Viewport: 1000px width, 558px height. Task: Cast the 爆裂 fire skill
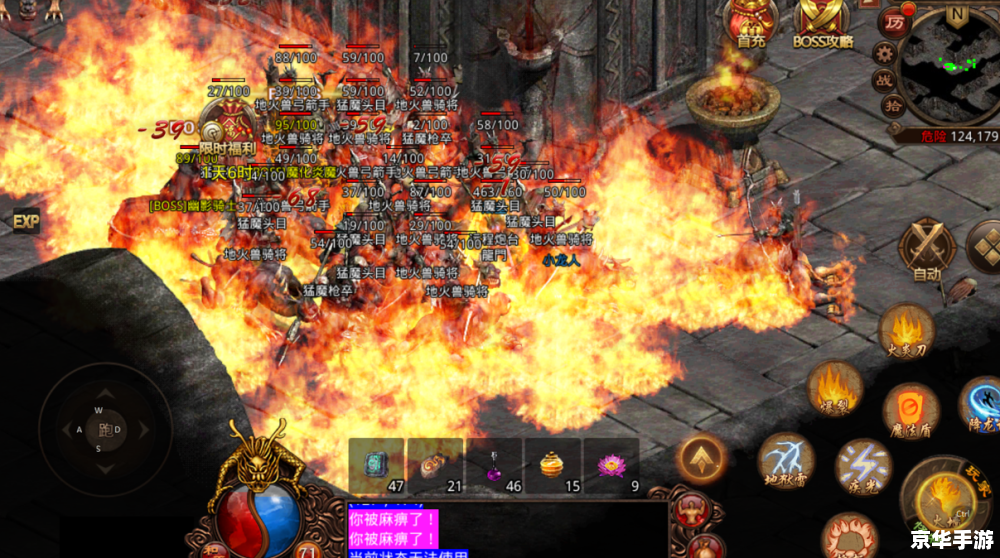coord(834,389)
